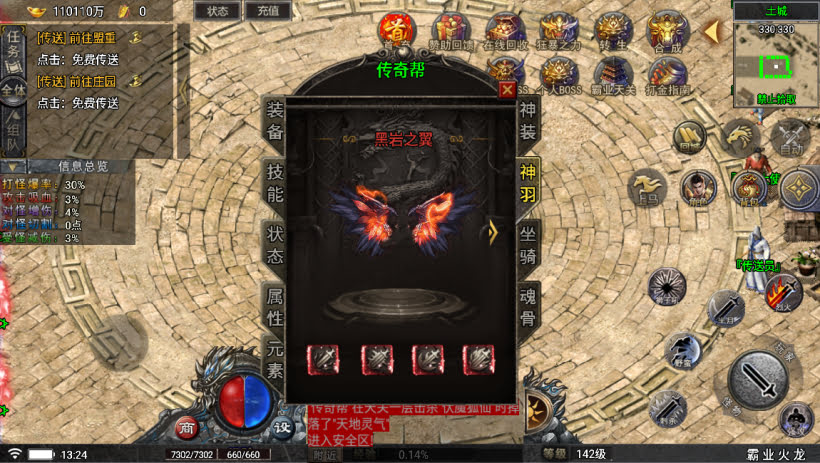This screenshot has width=820, height=463.
Task: Open the 技能 skills tab
Action: pyautogui.click(x=275, y=182)
